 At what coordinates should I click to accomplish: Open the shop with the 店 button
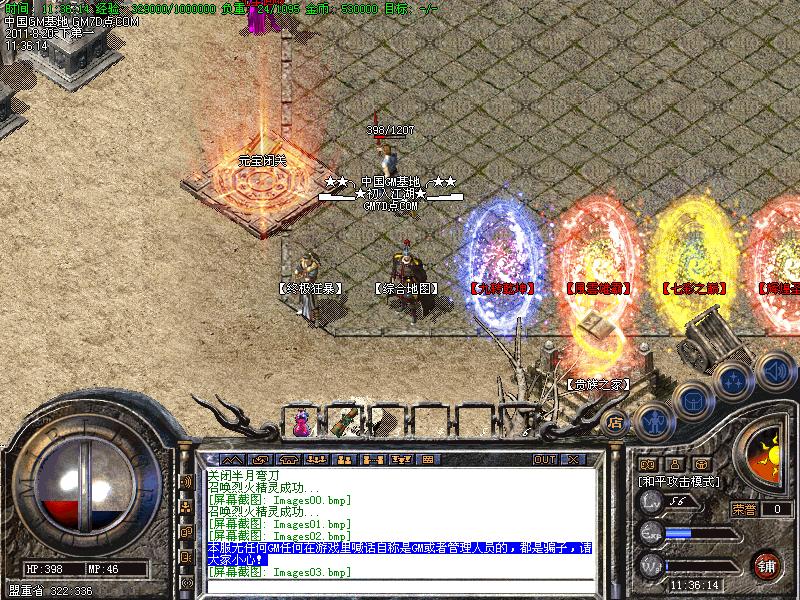coord(616,423)
